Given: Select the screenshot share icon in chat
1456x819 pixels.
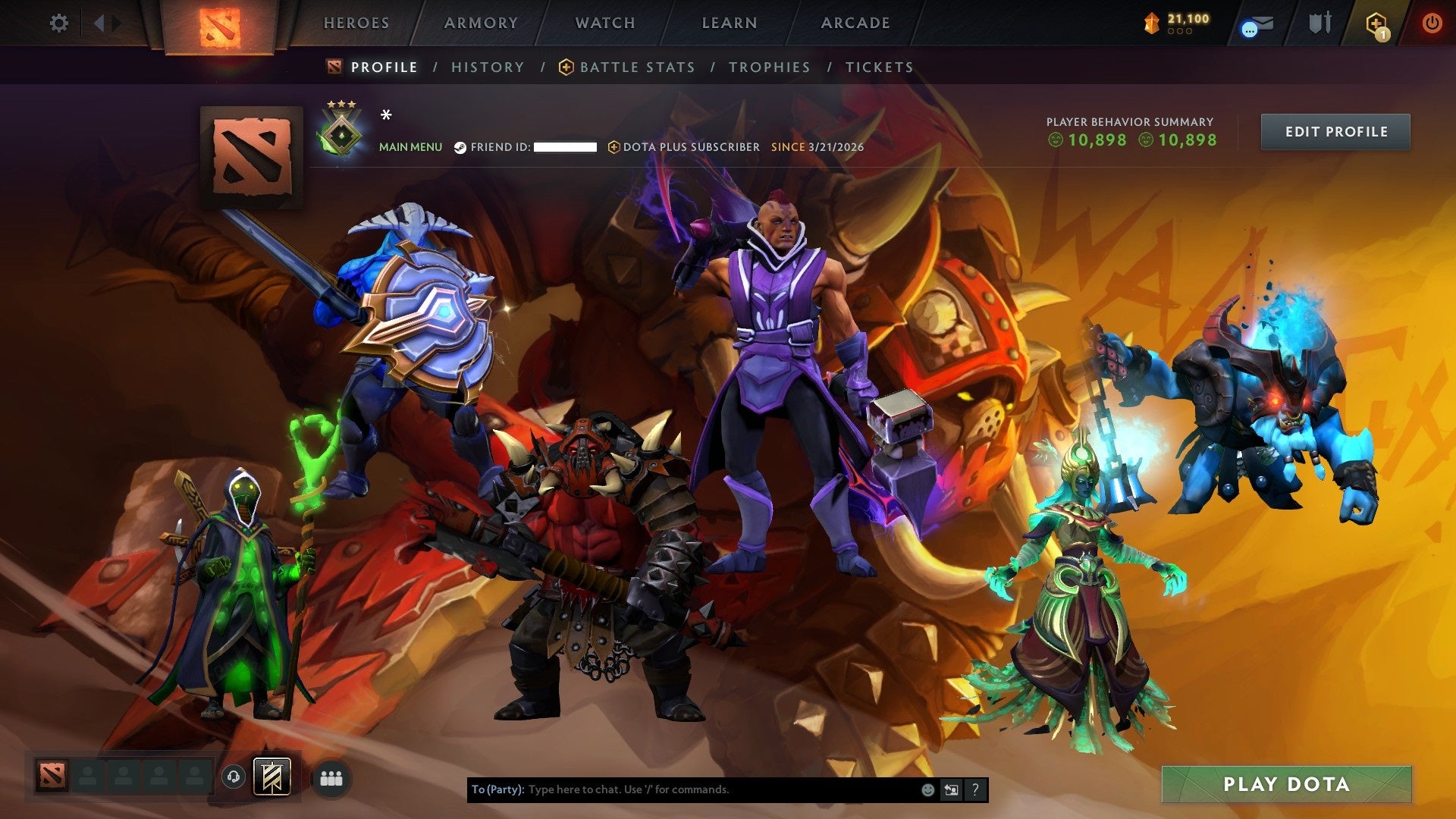Looking at the screenshot, I should [x=951, y=789].
